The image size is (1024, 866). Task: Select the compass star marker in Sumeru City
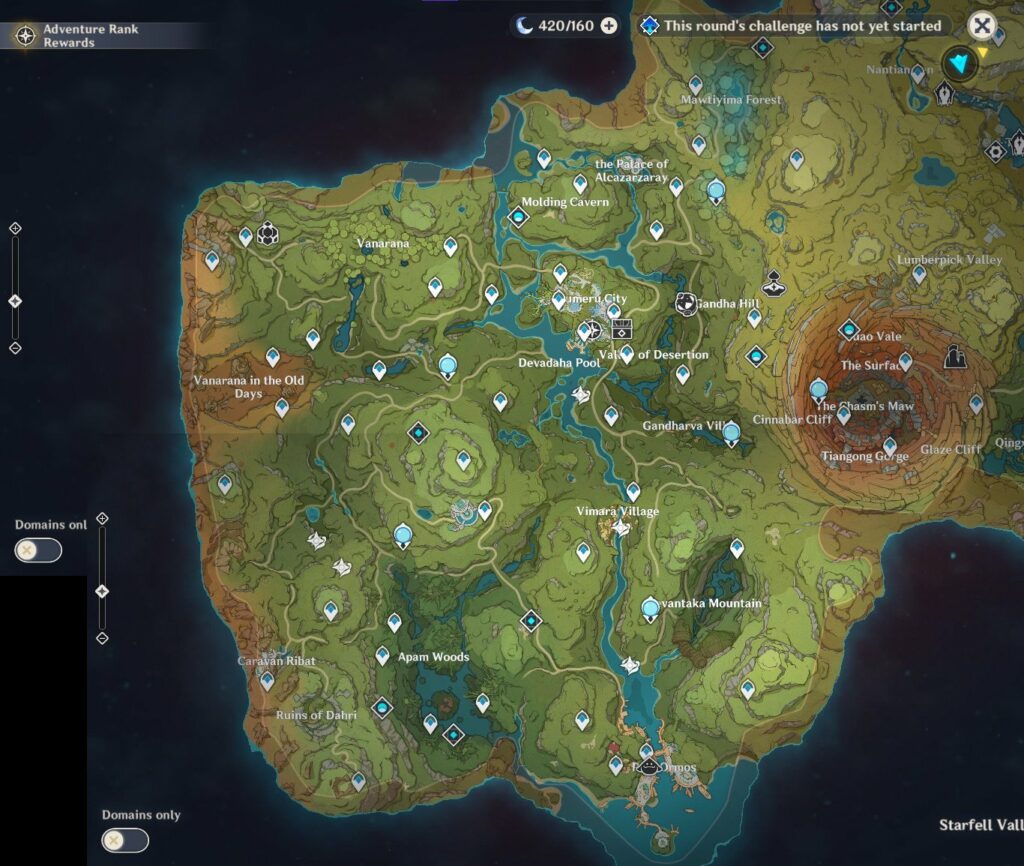(x=593, y=329)
